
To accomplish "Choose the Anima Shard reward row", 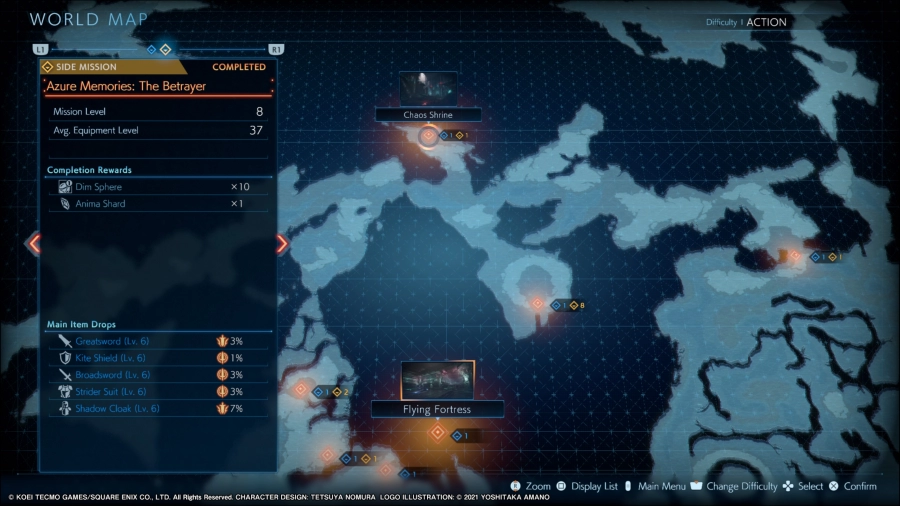I will pyautogui.click(x=157, y=204).
